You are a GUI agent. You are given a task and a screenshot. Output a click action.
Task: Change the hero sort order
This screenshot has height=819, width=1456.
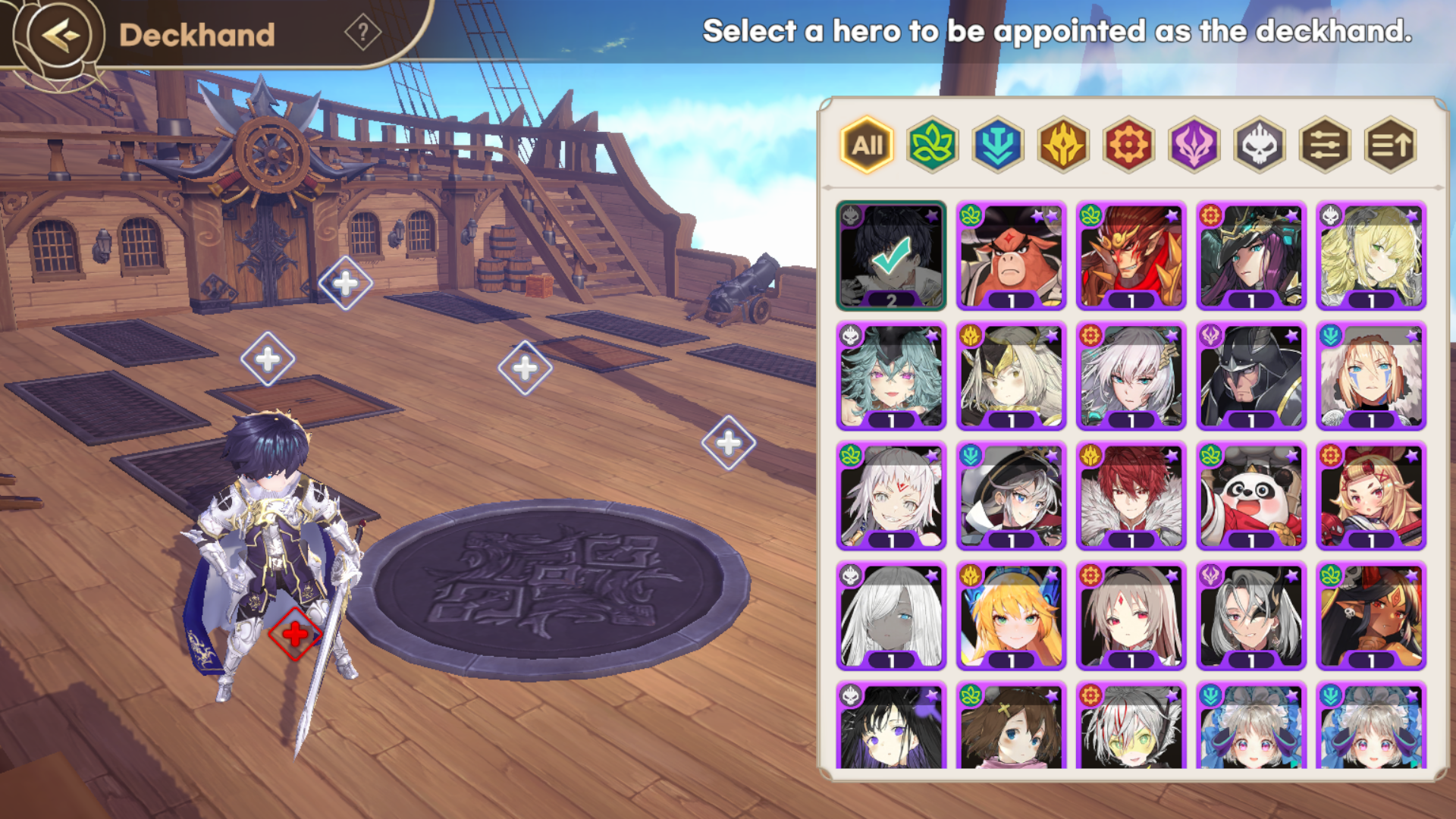tap(1390, 145)
